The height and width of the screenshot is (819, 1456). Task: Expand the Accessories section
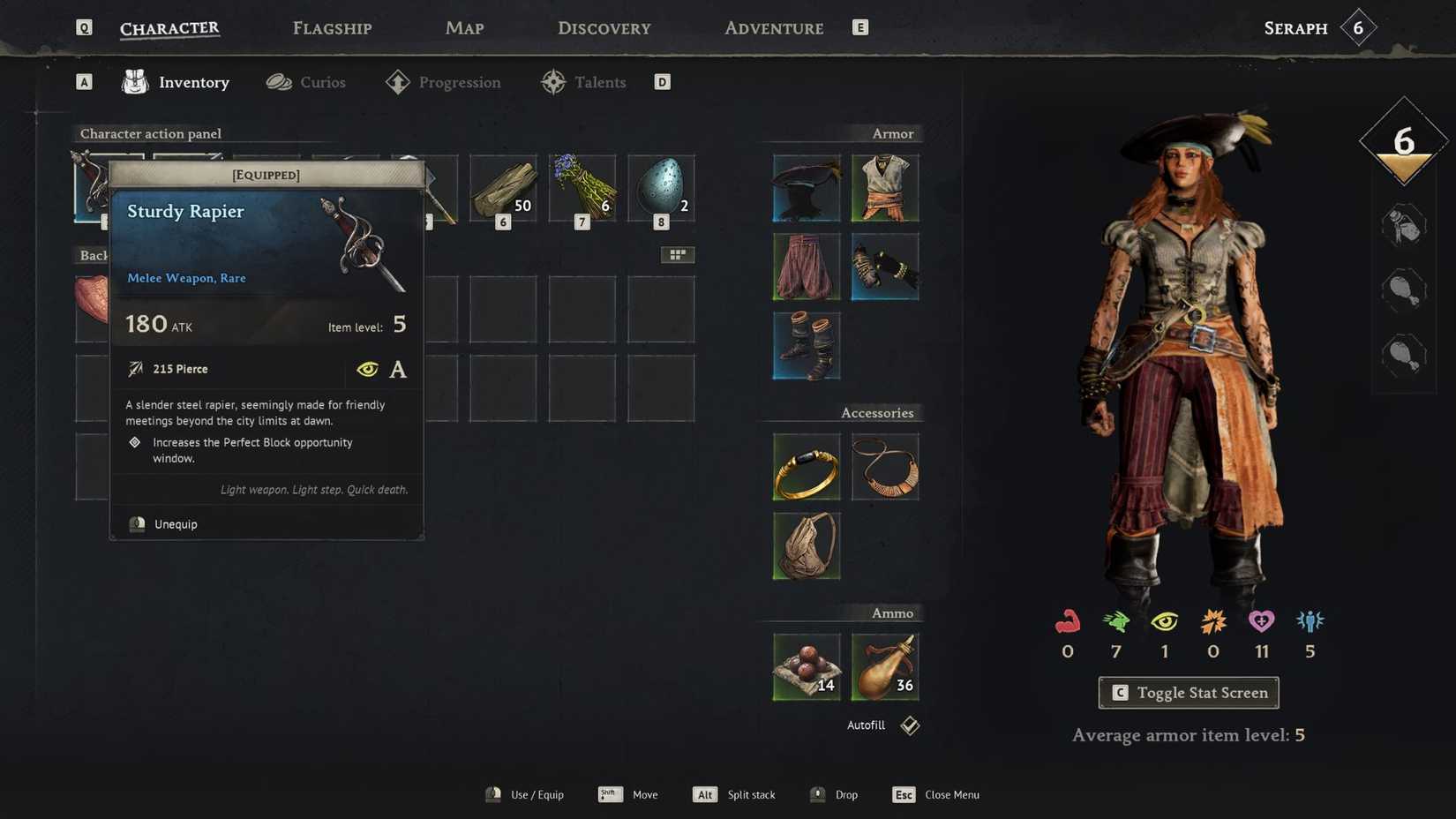(x=877, y=412)
